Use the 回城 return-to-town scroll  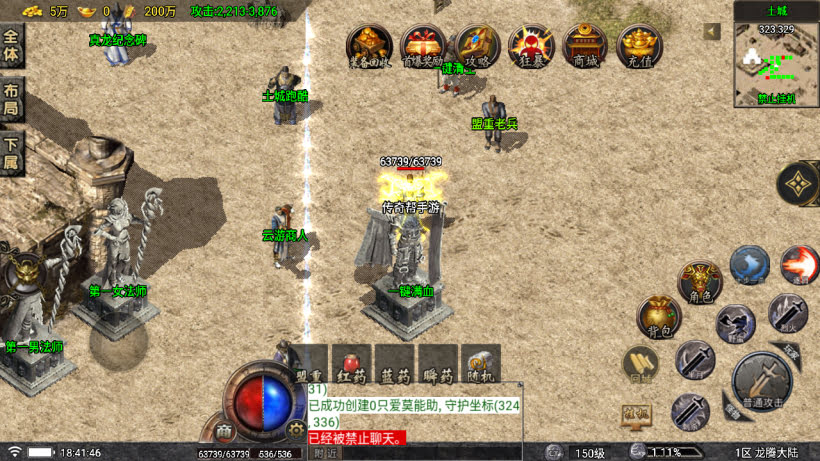[x=640, y=365]
